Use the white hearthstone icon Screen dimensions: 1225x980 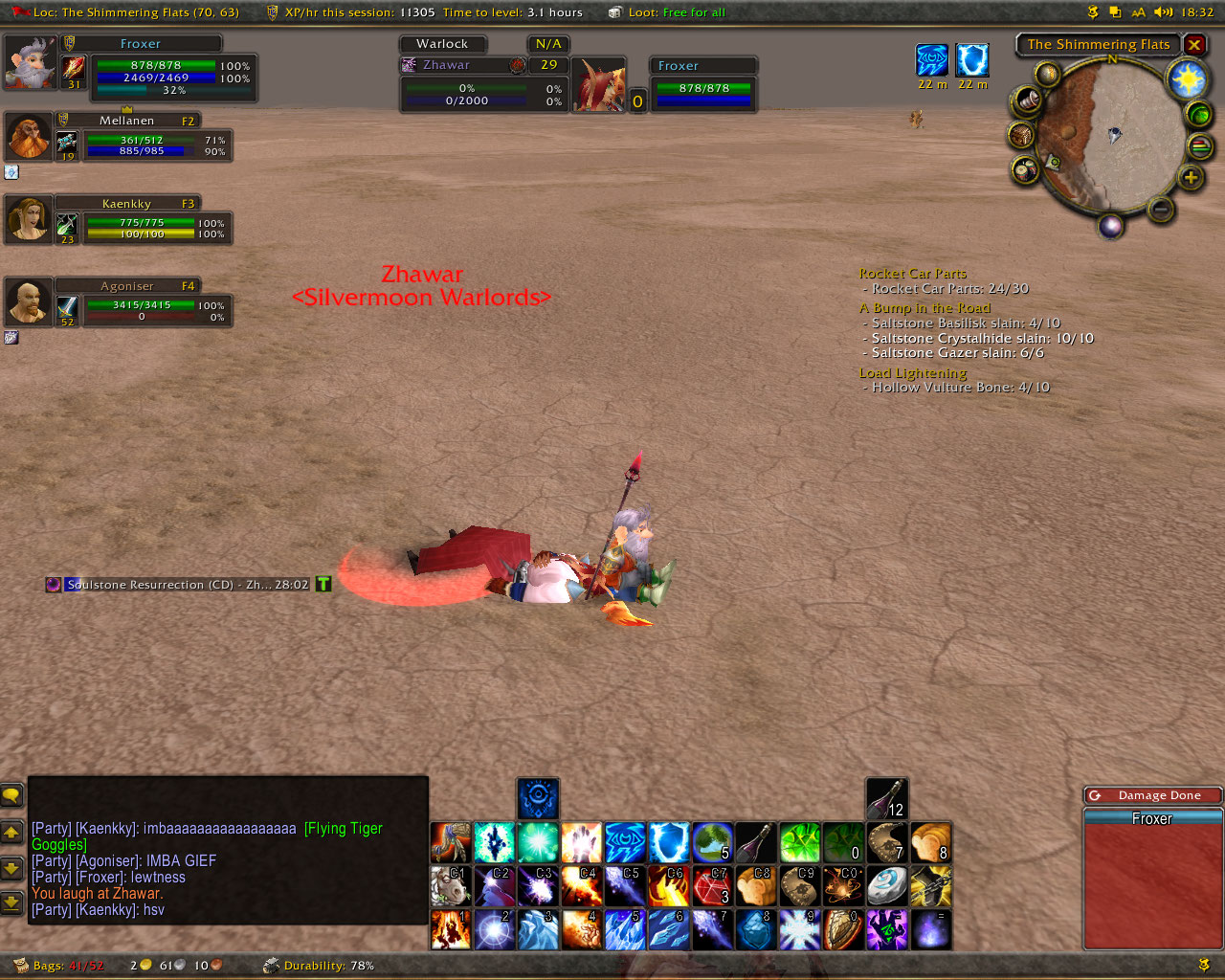click(886, 886)
